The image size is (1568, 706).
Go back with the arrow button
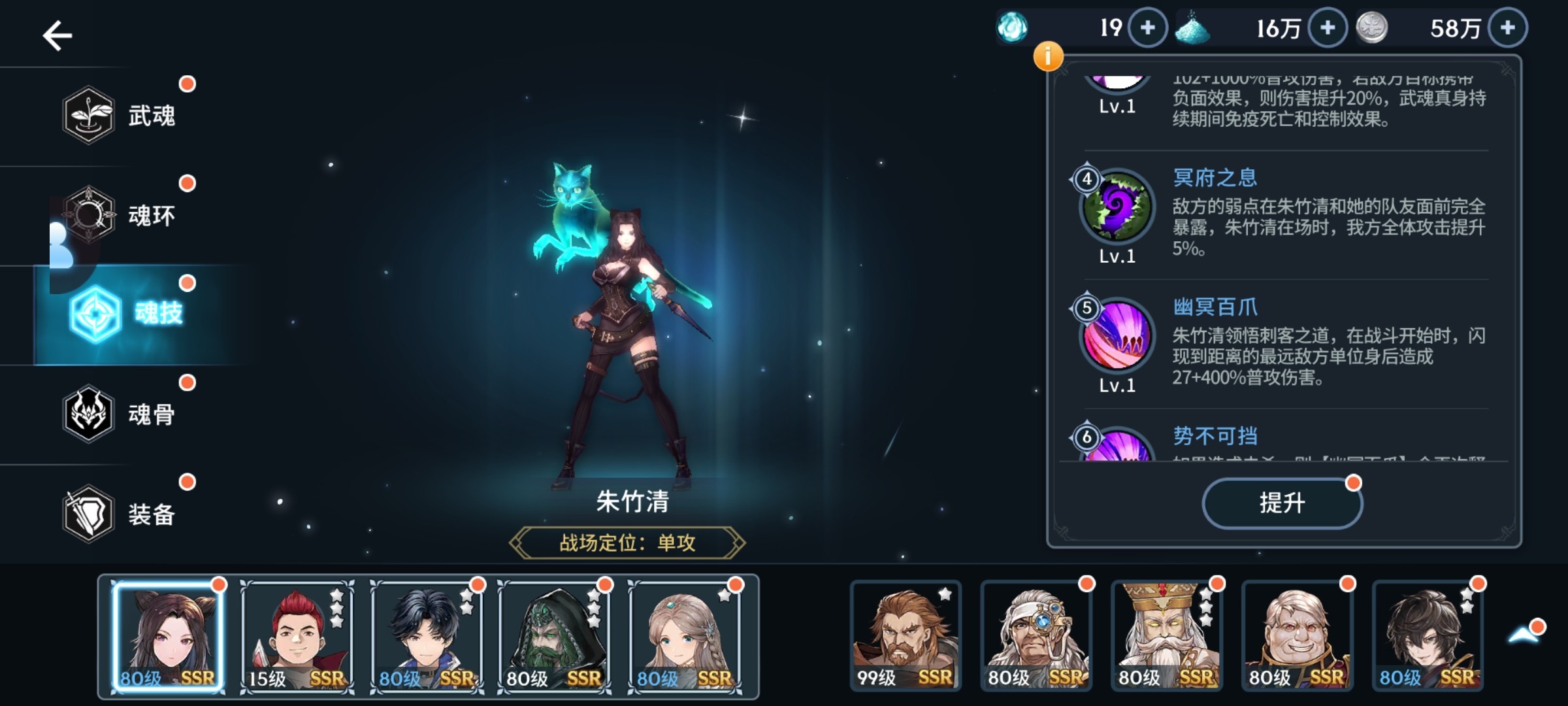pos(57,35)
